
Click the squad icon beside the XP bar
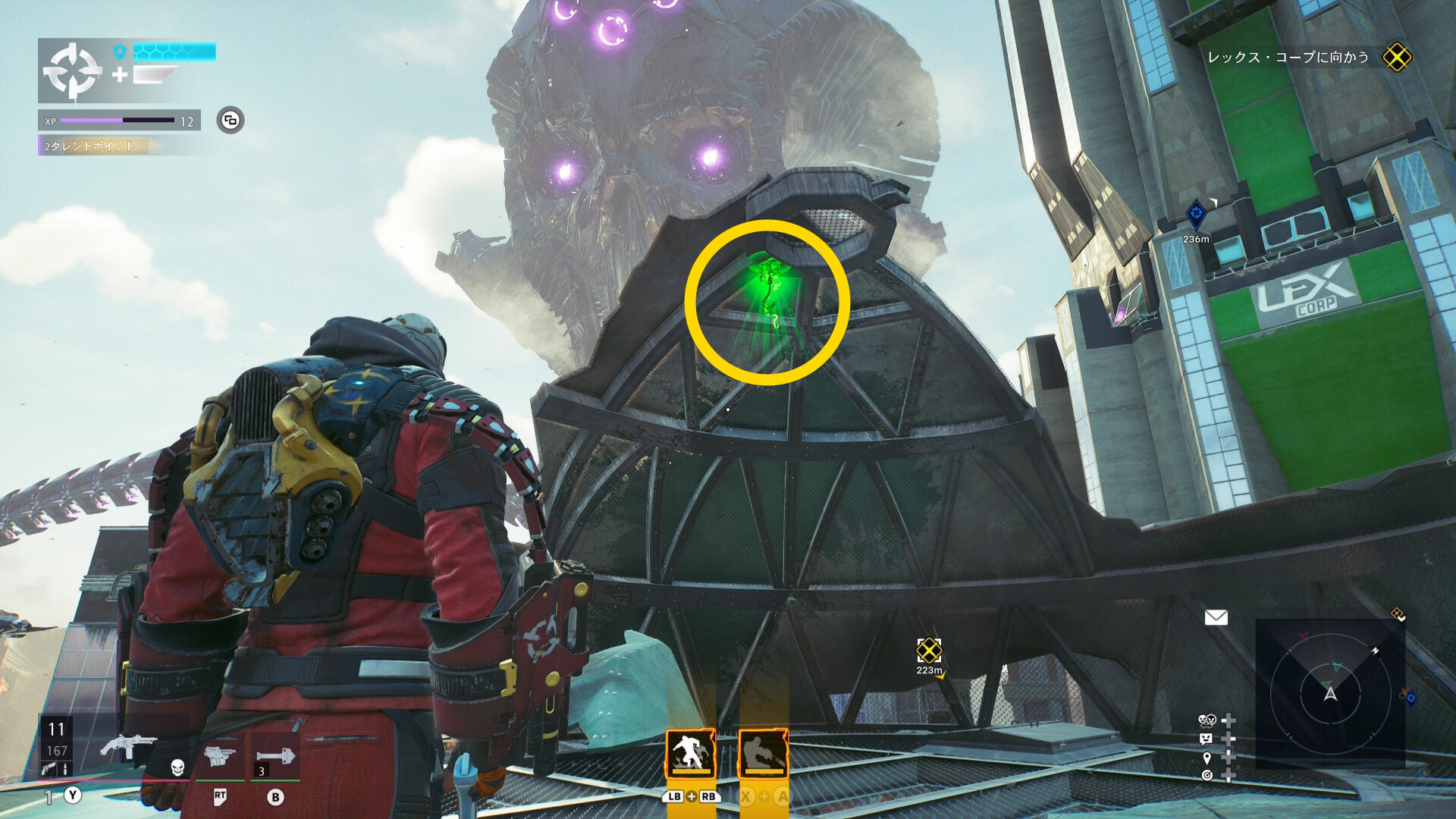(x=231, y=120)
